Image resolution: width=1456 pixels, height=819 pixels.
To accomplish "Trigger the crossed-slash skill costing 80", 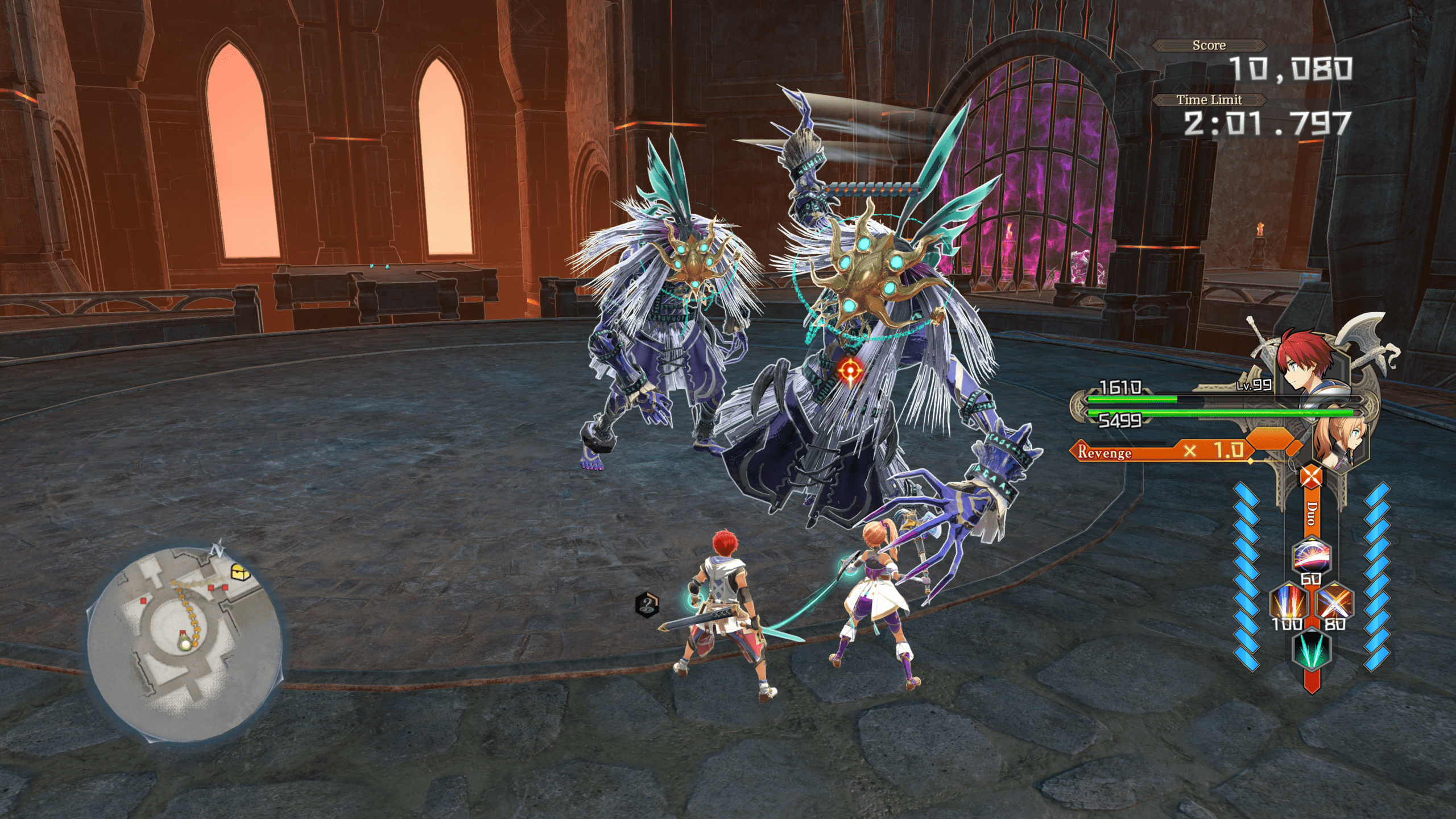I will (1334, 601).
